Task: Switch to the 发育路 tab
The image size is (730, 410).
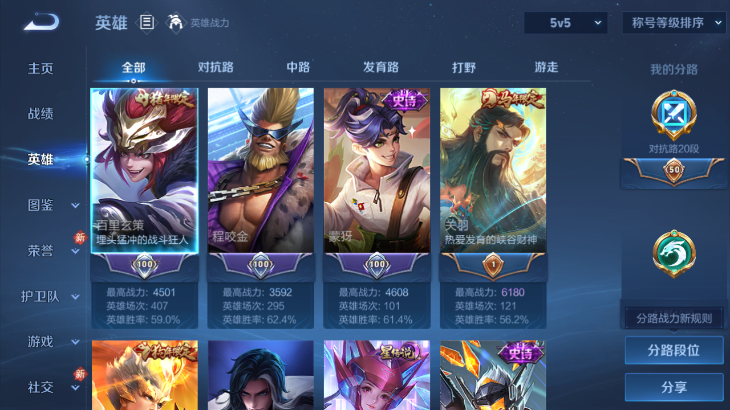Action: 381,67
